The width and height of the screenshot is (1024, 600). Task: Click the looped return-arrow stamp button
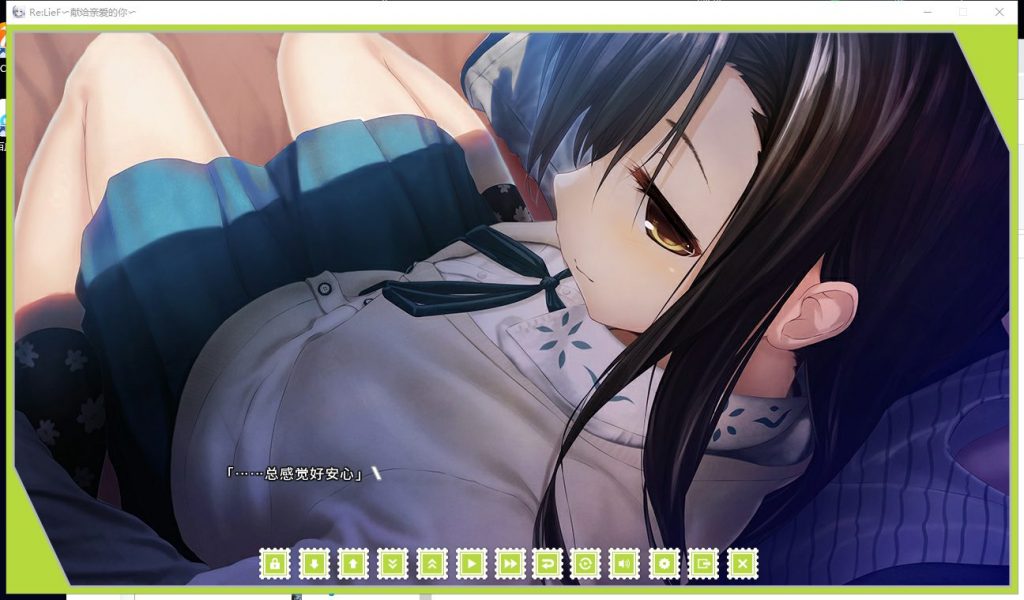point(547,564)
